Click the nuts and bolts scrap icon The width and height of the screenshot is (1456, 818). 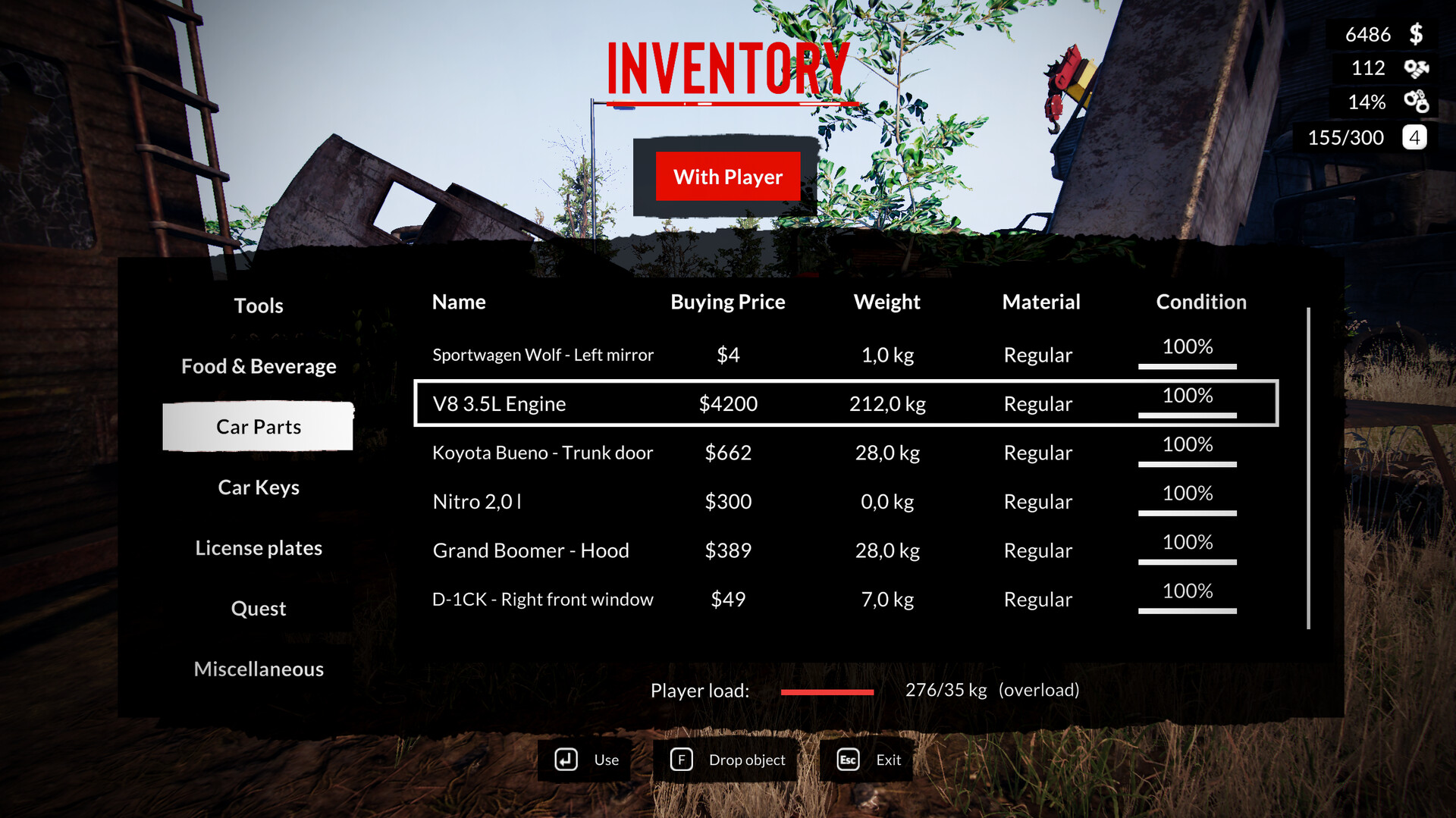(1415, 68)
